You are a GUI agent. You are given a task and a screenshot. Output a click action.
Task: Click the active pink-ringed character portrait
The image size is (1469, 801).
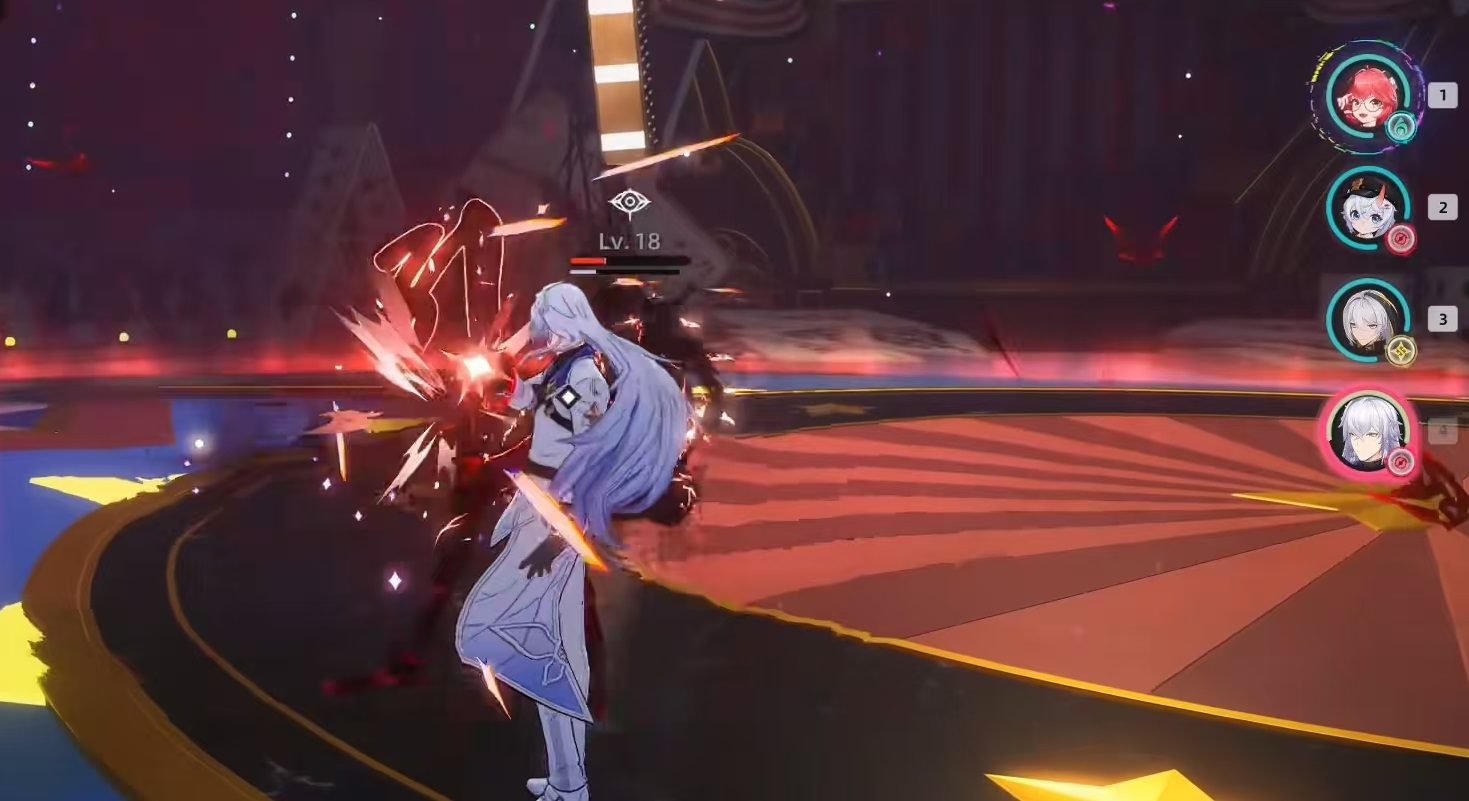(x=1367, y=432)
